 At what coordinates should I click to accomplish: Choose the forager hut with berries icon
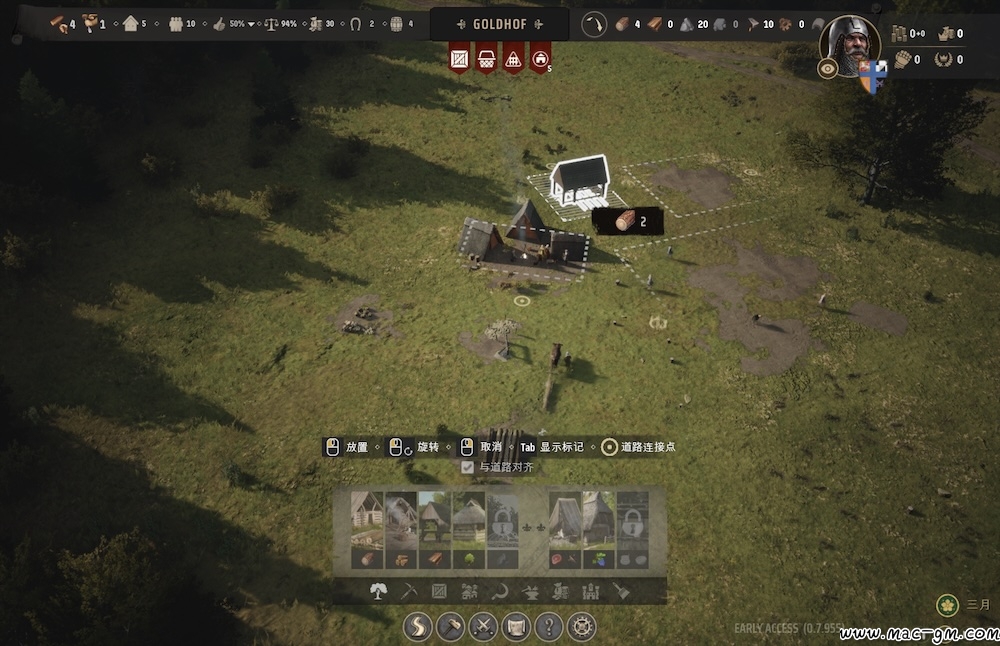pos(599,531)
